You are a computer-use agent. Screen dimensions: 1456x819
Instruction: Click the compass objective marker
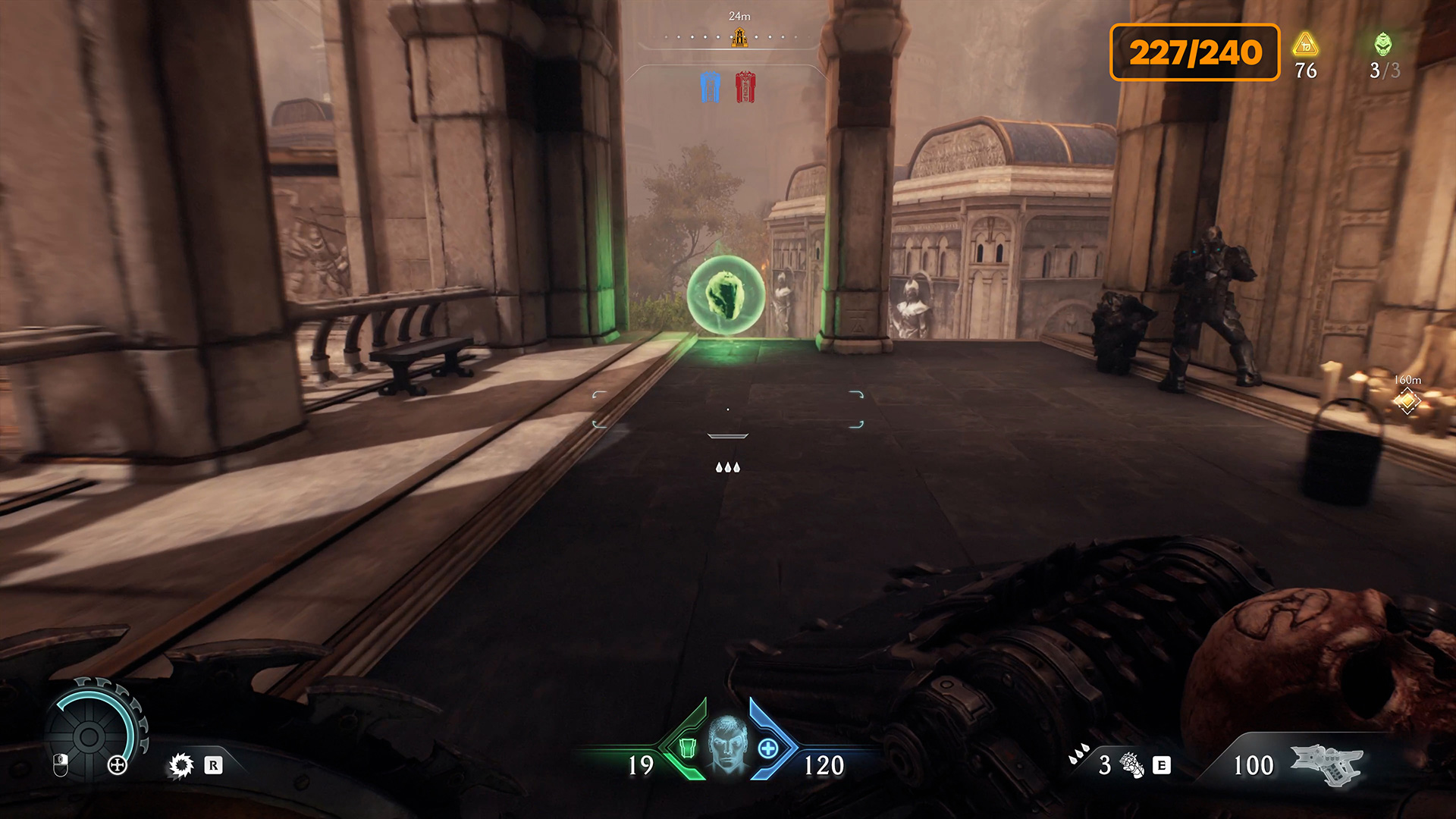(739, 36)
